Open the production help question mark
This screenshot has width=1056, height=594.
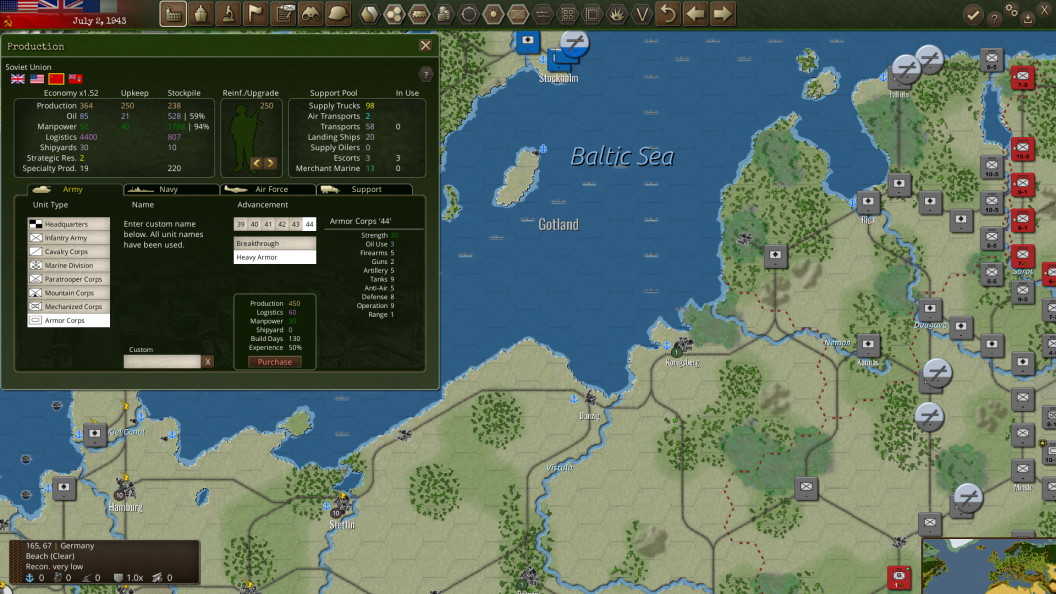[425, 74]
